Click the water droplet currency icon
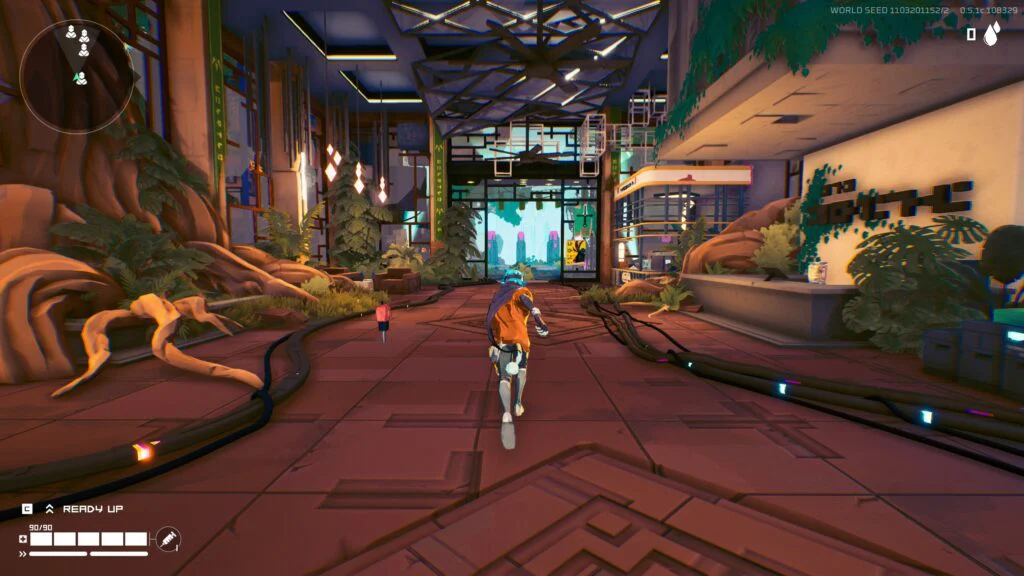 991,35
